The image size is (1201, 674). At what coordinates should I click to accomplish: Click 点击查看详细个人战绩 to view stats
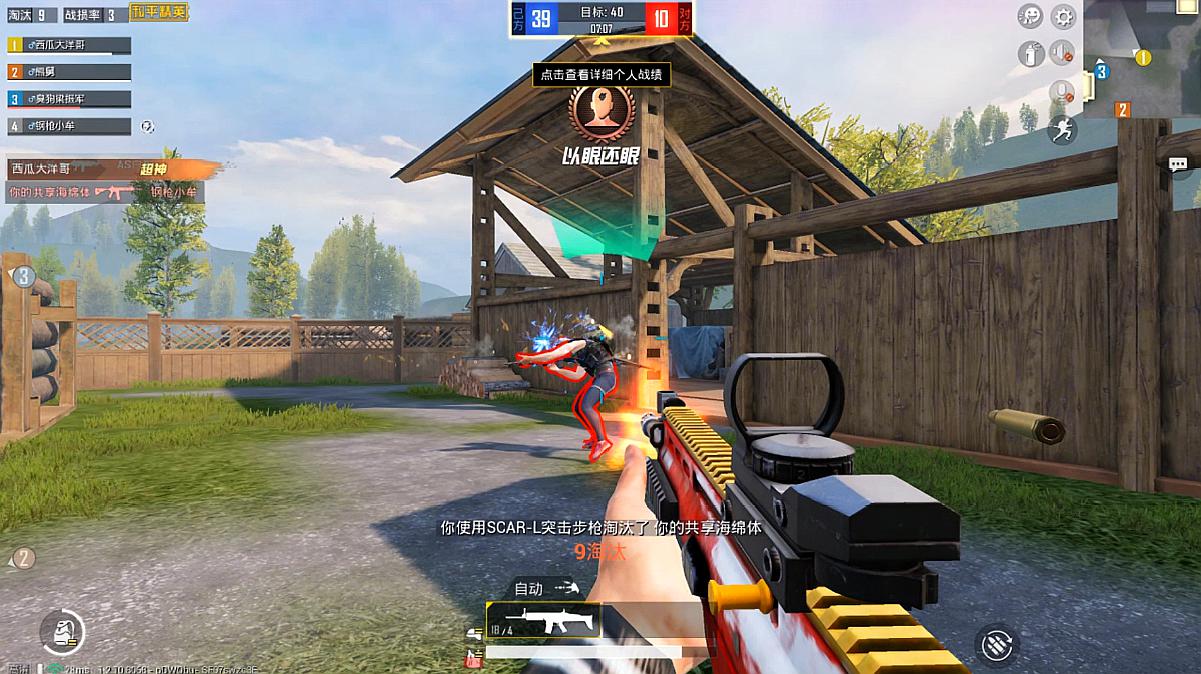[600, 74]
